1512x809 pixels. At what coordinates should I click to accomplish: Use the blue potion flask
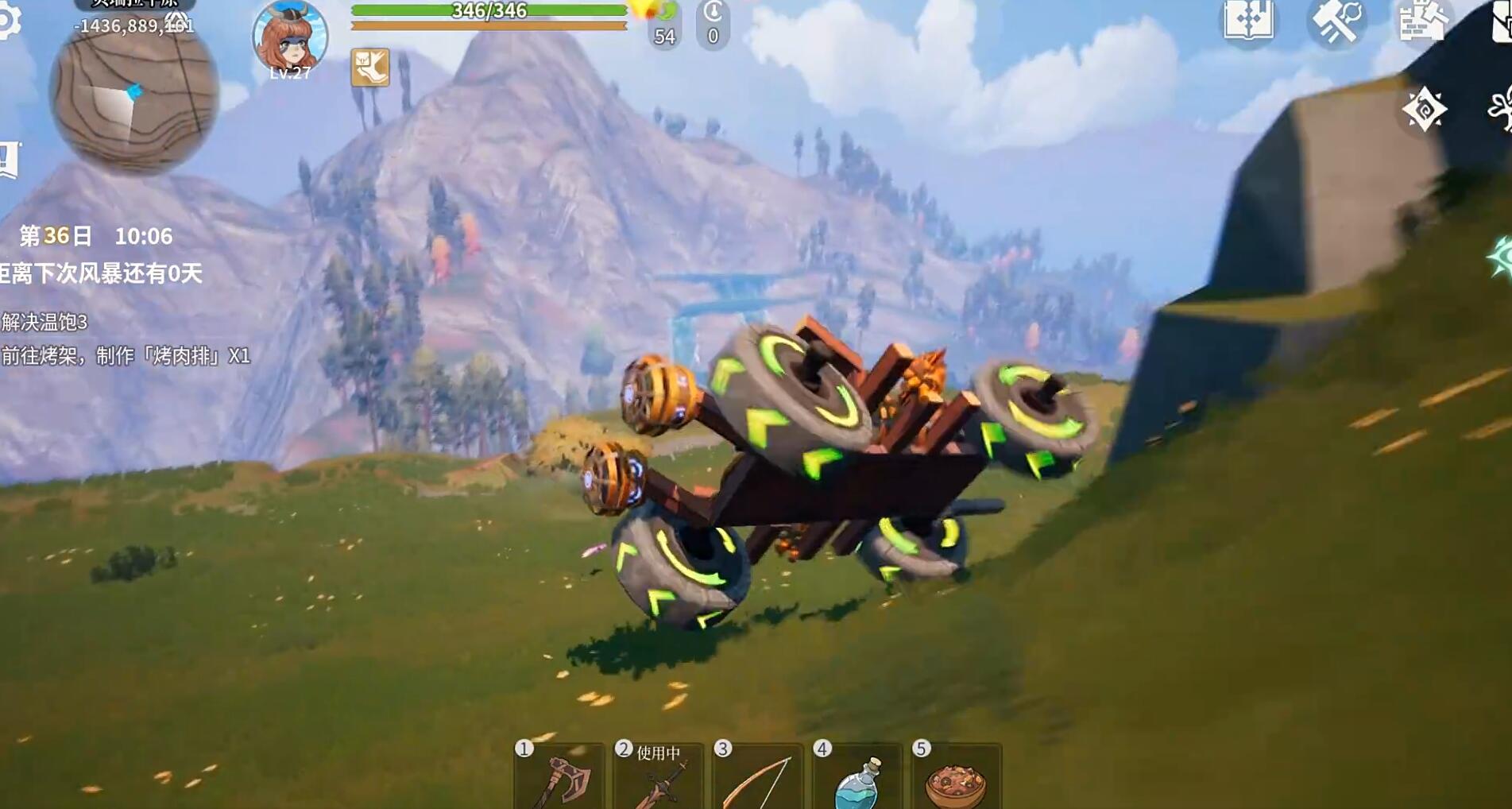pyautogui.click(x=857, y=781)
